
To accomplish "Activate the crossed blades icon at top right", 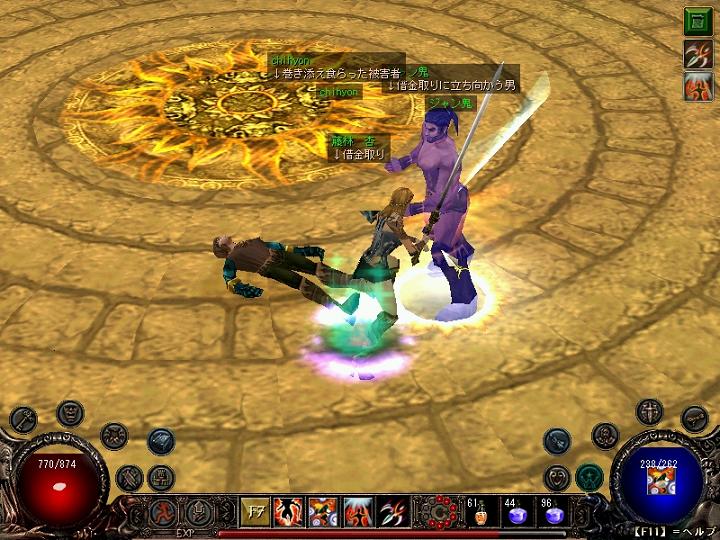I will (697, 54).
